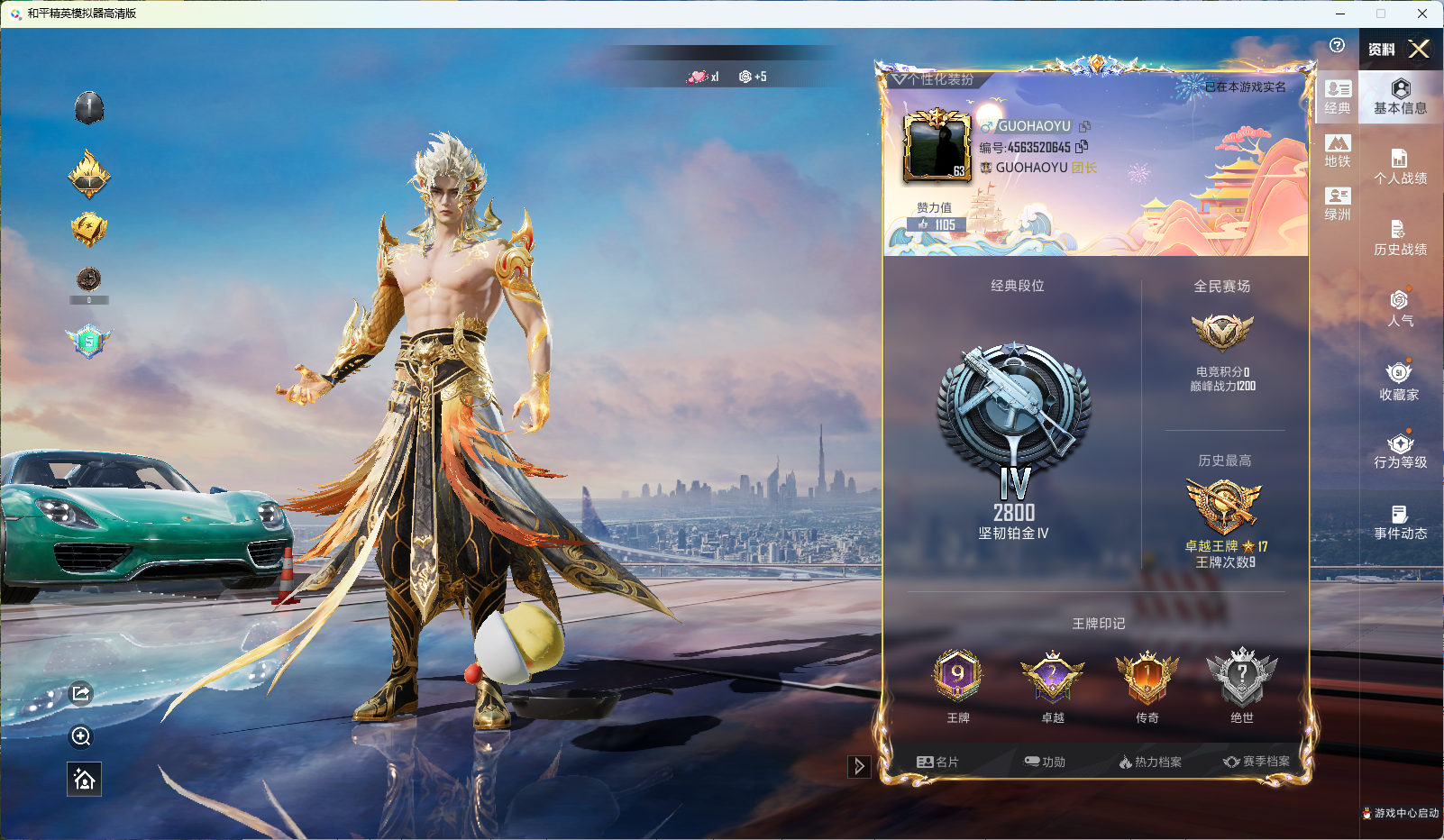The height and width of the screenshot is (840, 1444).
Task: Switch to the 经典 classic mode tab
Action: click(x=1338, y=97)
